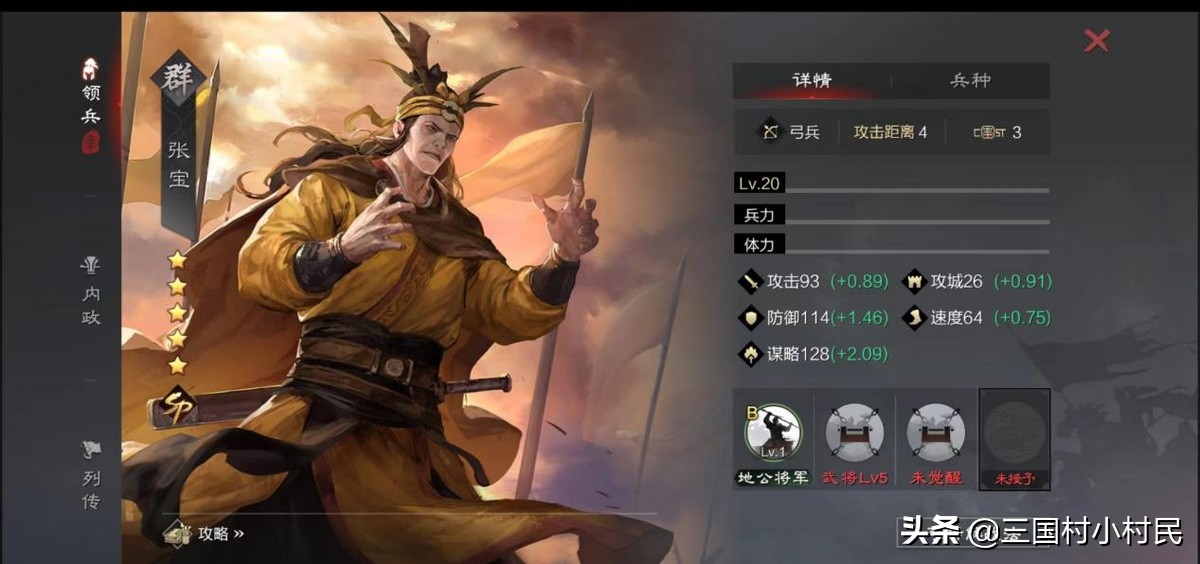Image resolution: width=1200 pixels, height=564 pixels.
Task: Close the general detail screen
Action: (1097, 41)
